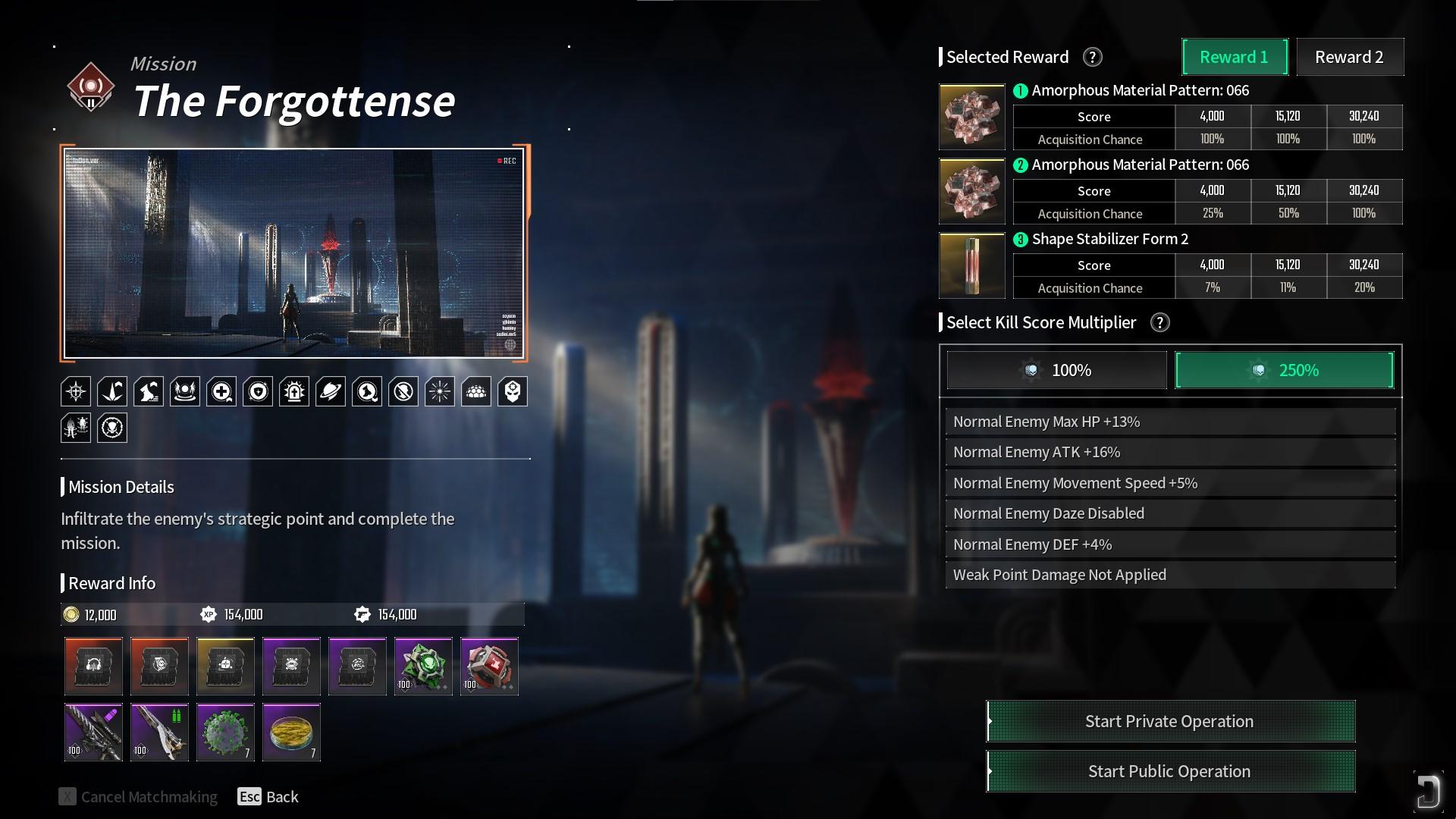
Task: Select the green virus-shaped material reward
Action: (225, 732)
